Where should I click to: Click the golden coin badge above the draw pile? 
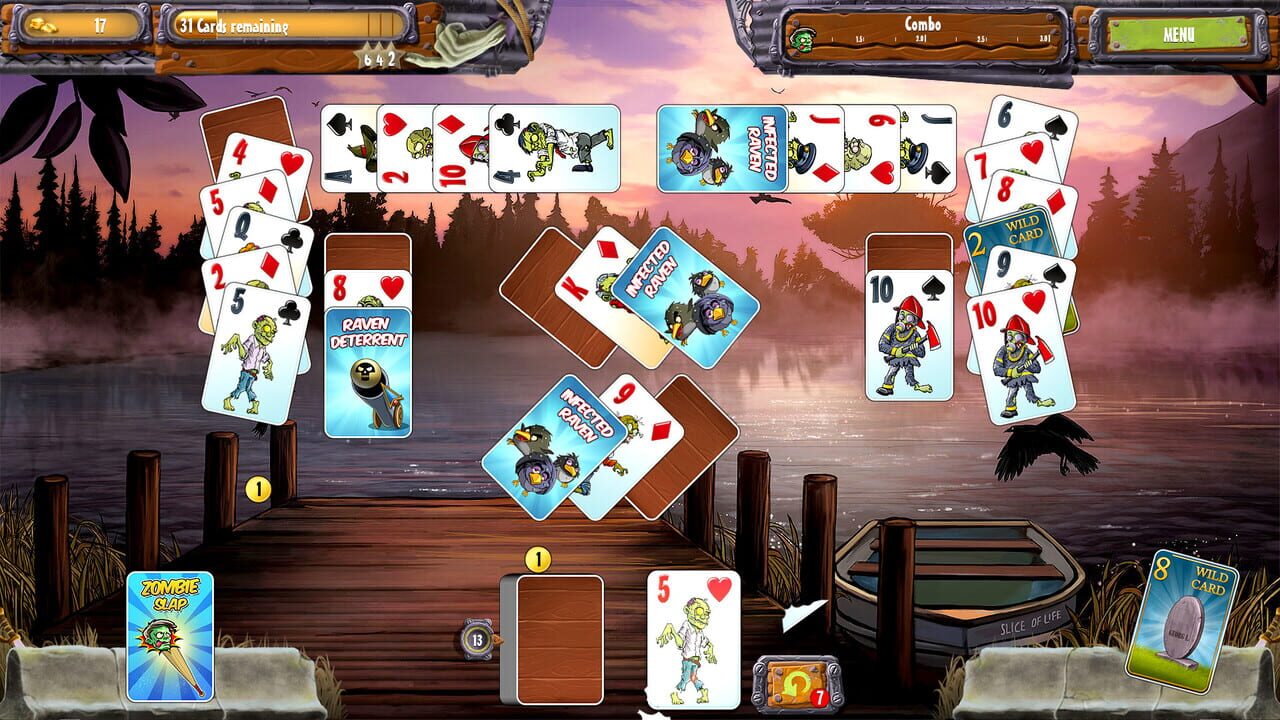coord(537,560)
